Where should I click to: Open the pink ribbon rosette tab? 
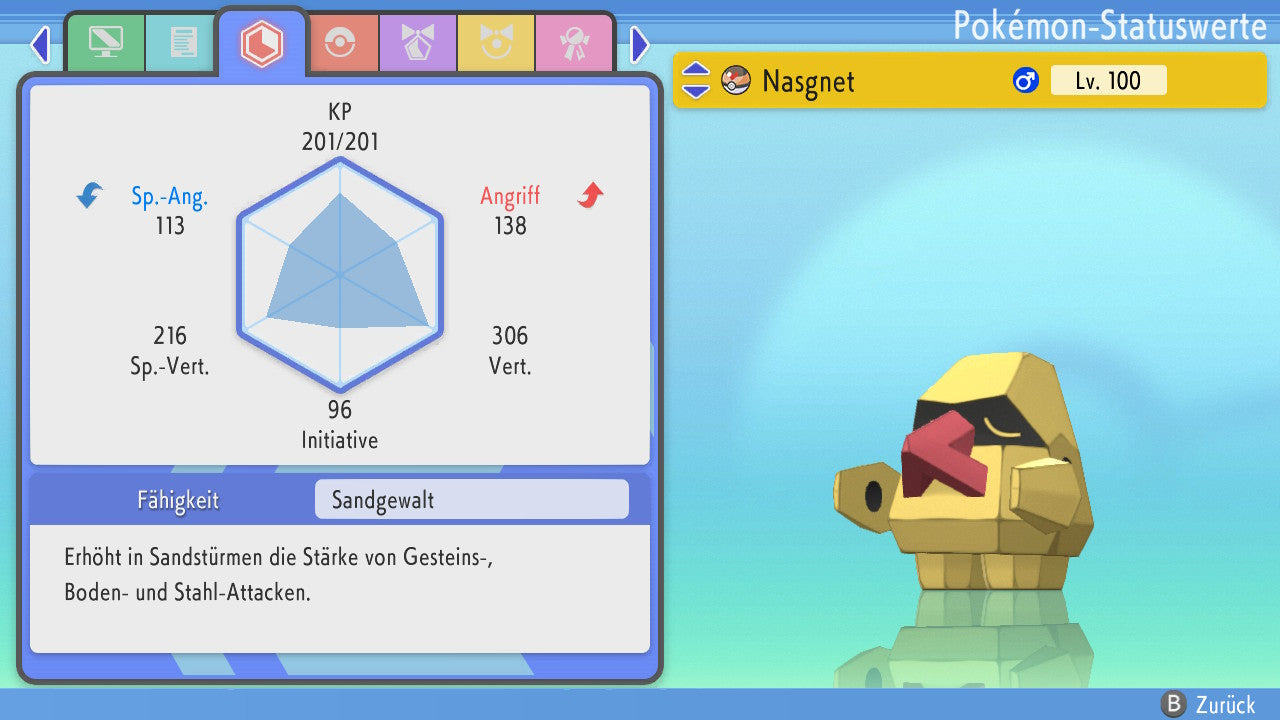(x=574, y=43)
